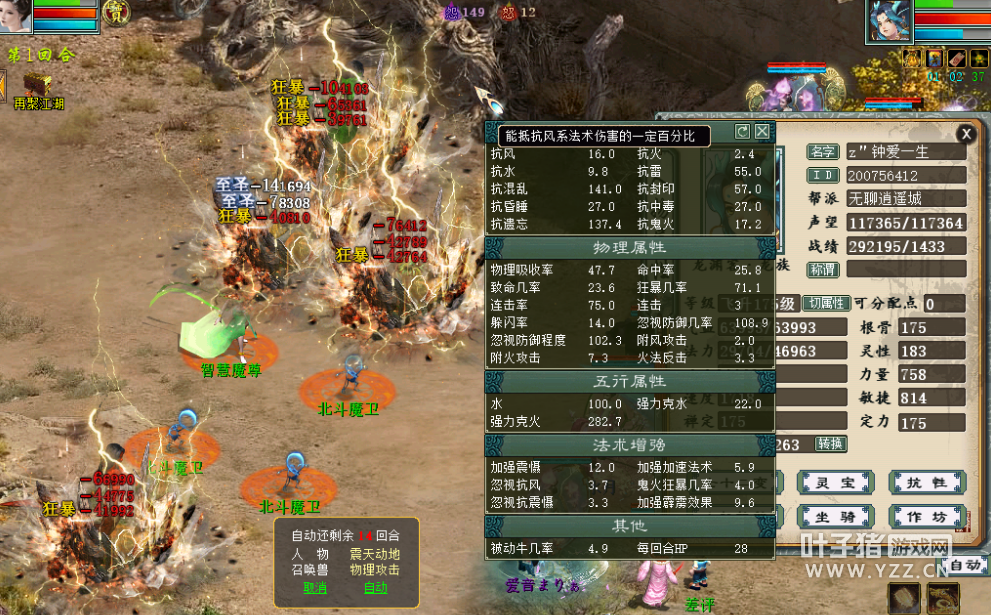Switch view with 切属性 button
This screenshot has width=991, height=615.
(827, 303)
